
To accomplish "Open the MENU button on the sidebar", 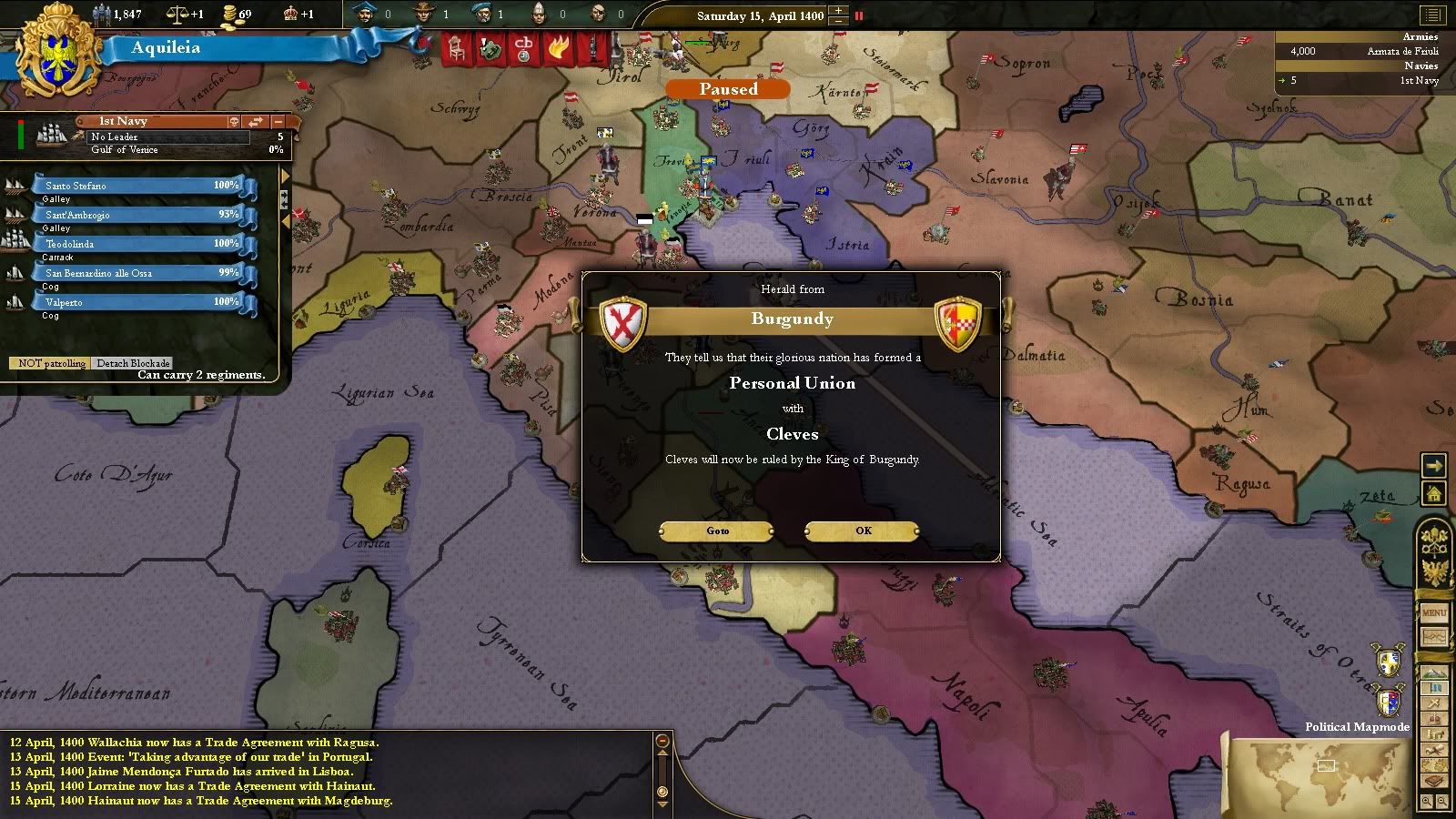I will (1434, 613).
